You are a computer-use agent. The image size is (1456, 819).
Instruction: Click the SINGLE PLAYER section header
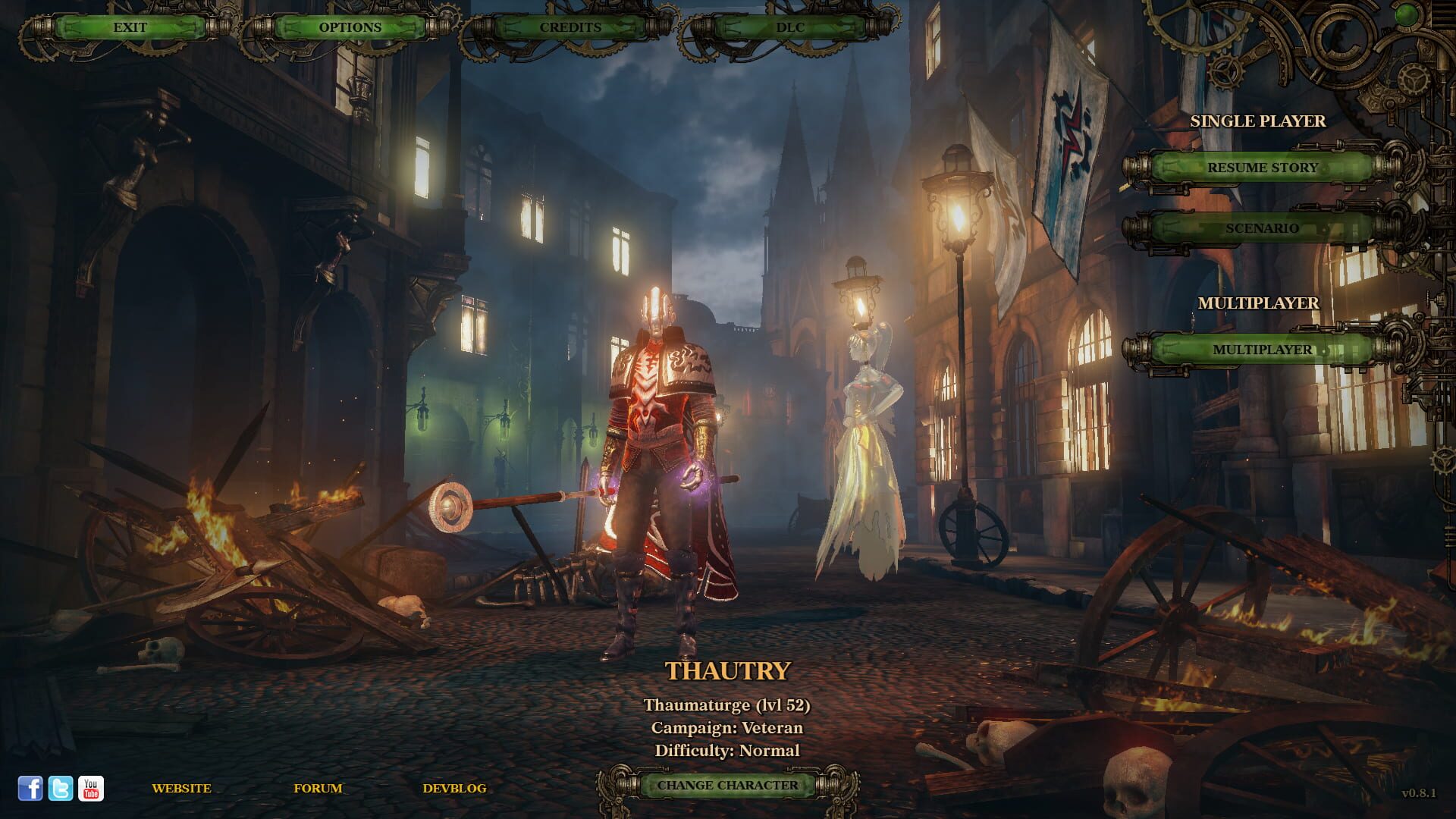point(1257,120)
